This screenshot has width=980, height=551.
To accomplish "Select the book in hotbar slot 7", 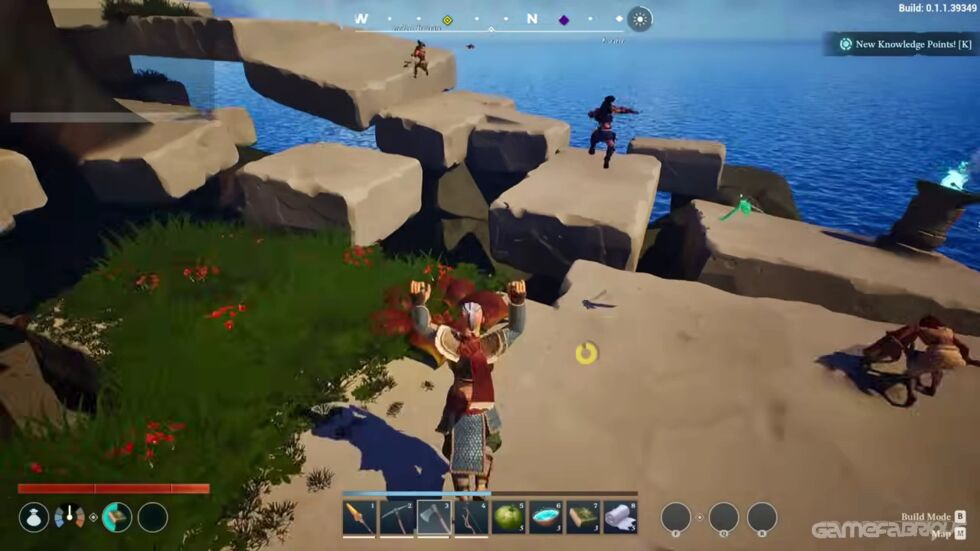I will point(583,517).
